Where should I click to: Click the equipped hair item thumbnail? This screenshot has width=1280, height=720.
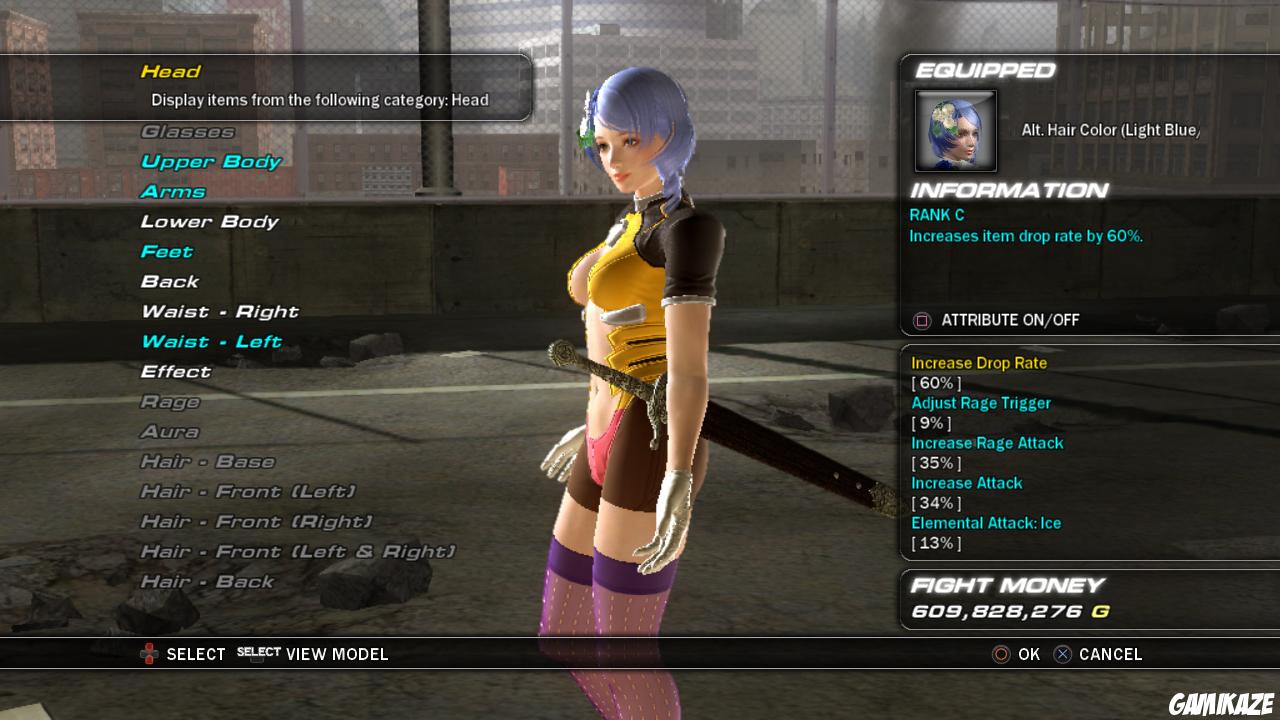click(x=954, y=131)
